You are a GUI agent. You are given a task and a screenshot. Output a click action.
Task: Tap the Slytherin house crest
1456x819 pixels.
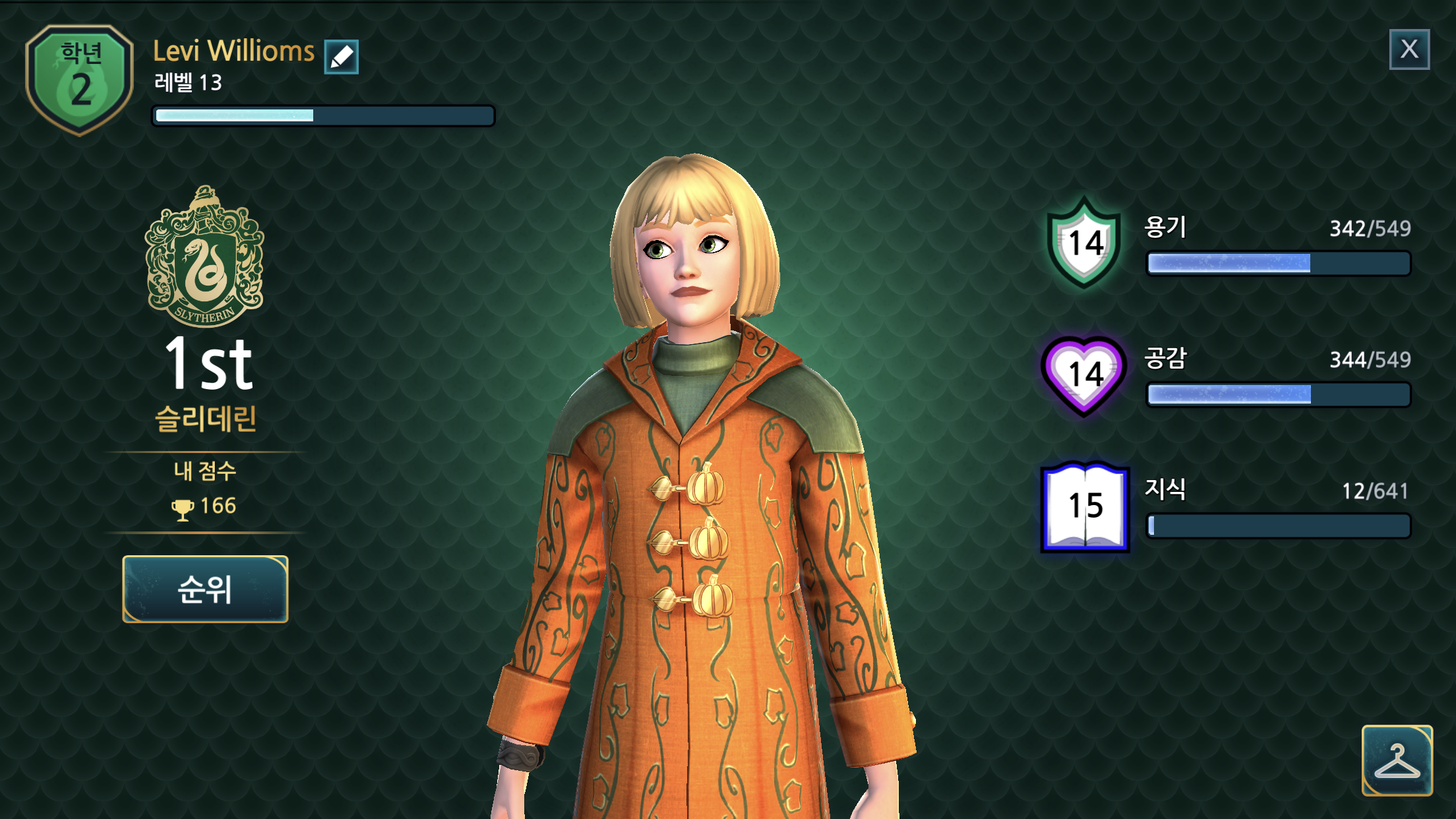[205, 257]
